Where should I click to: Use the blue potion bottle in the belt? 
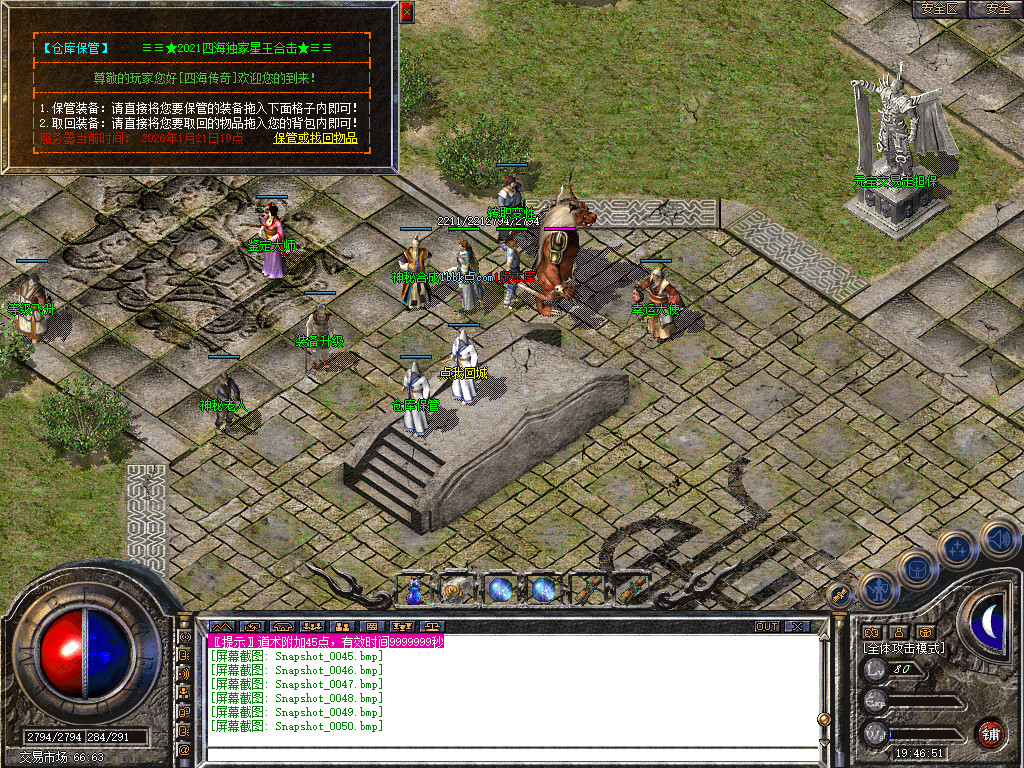point(413,590)
